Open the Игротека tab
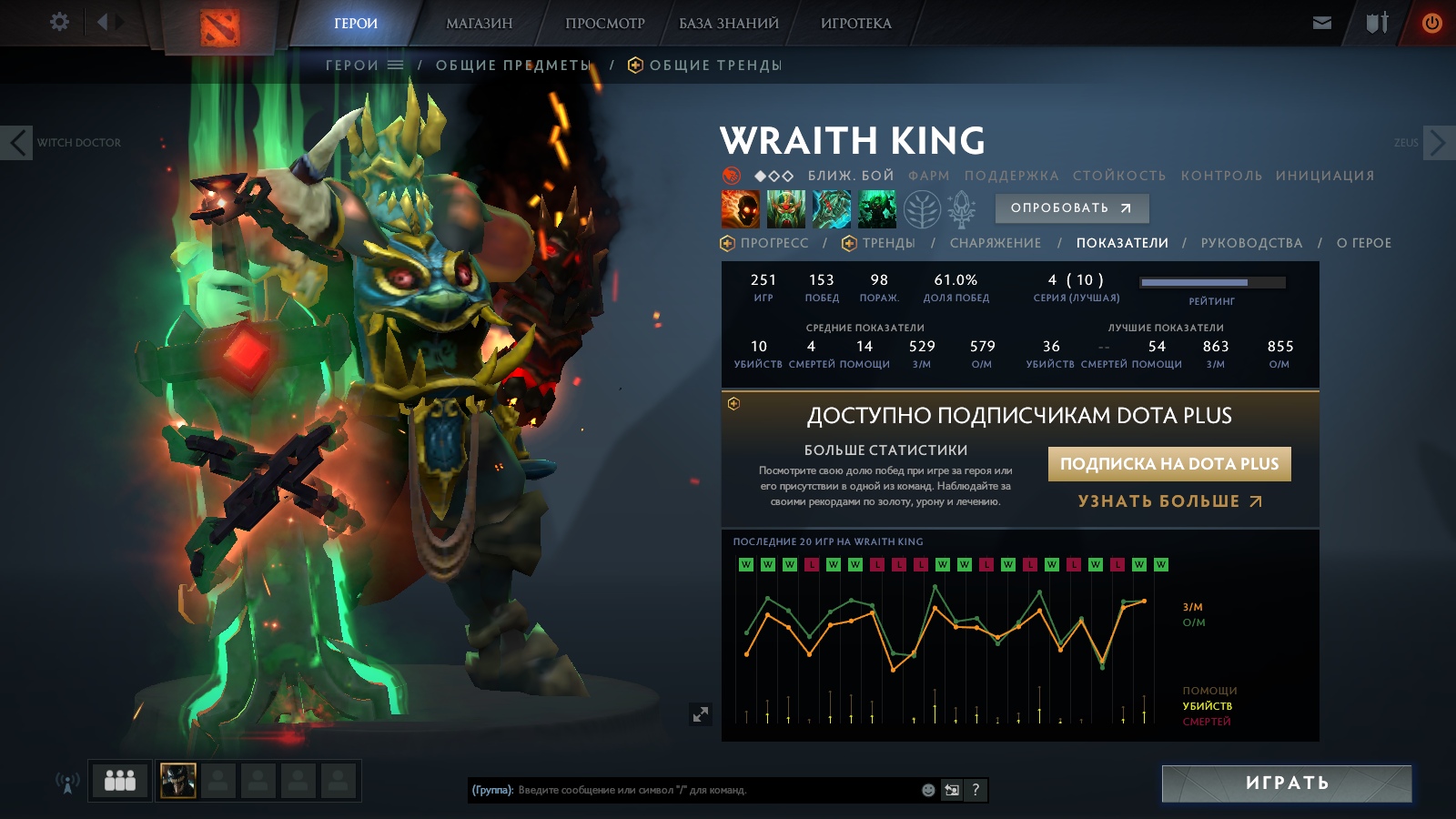The image size is (1456, 819). pos(855,24)
